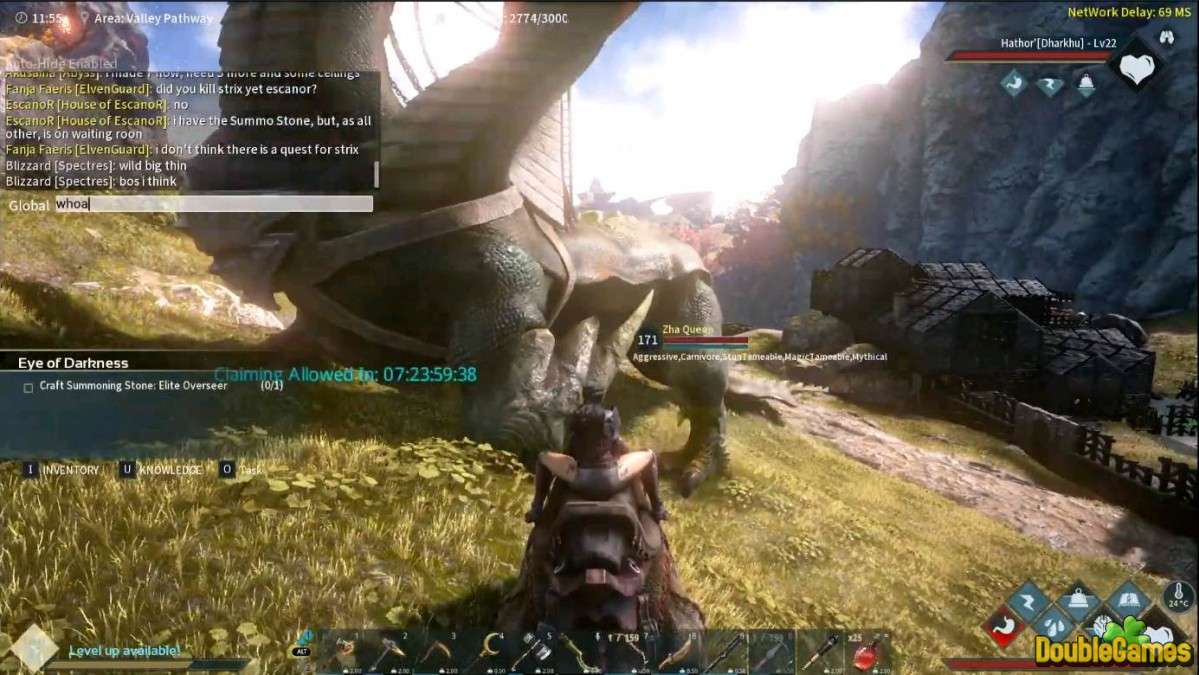The image size is (1199, 675).
Task: Select the crescent sickle hotbar slot
Action: point(488,652)
